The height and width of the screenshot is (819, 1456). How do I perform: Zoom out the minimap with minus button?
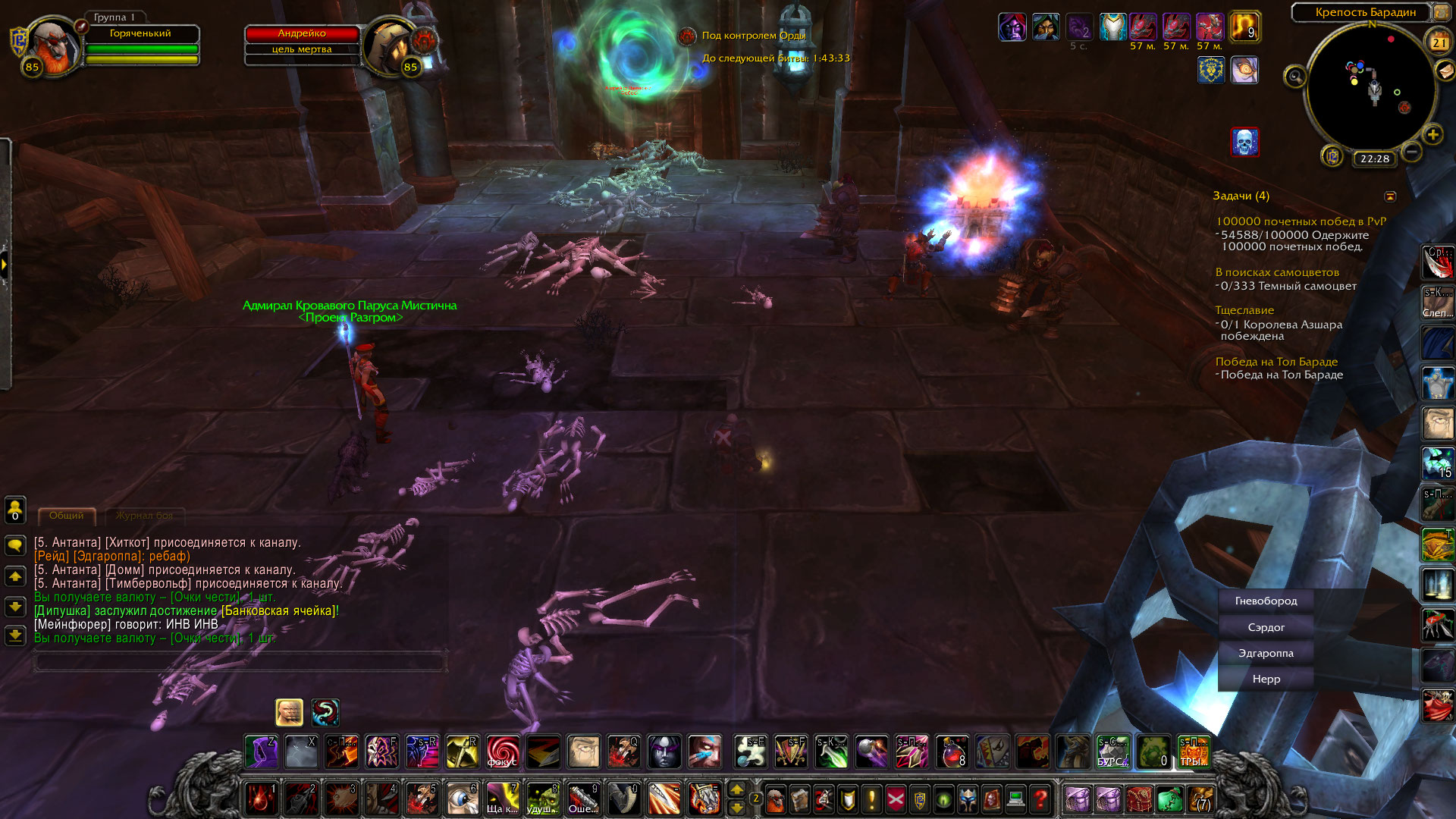(x=1411, y=152)
